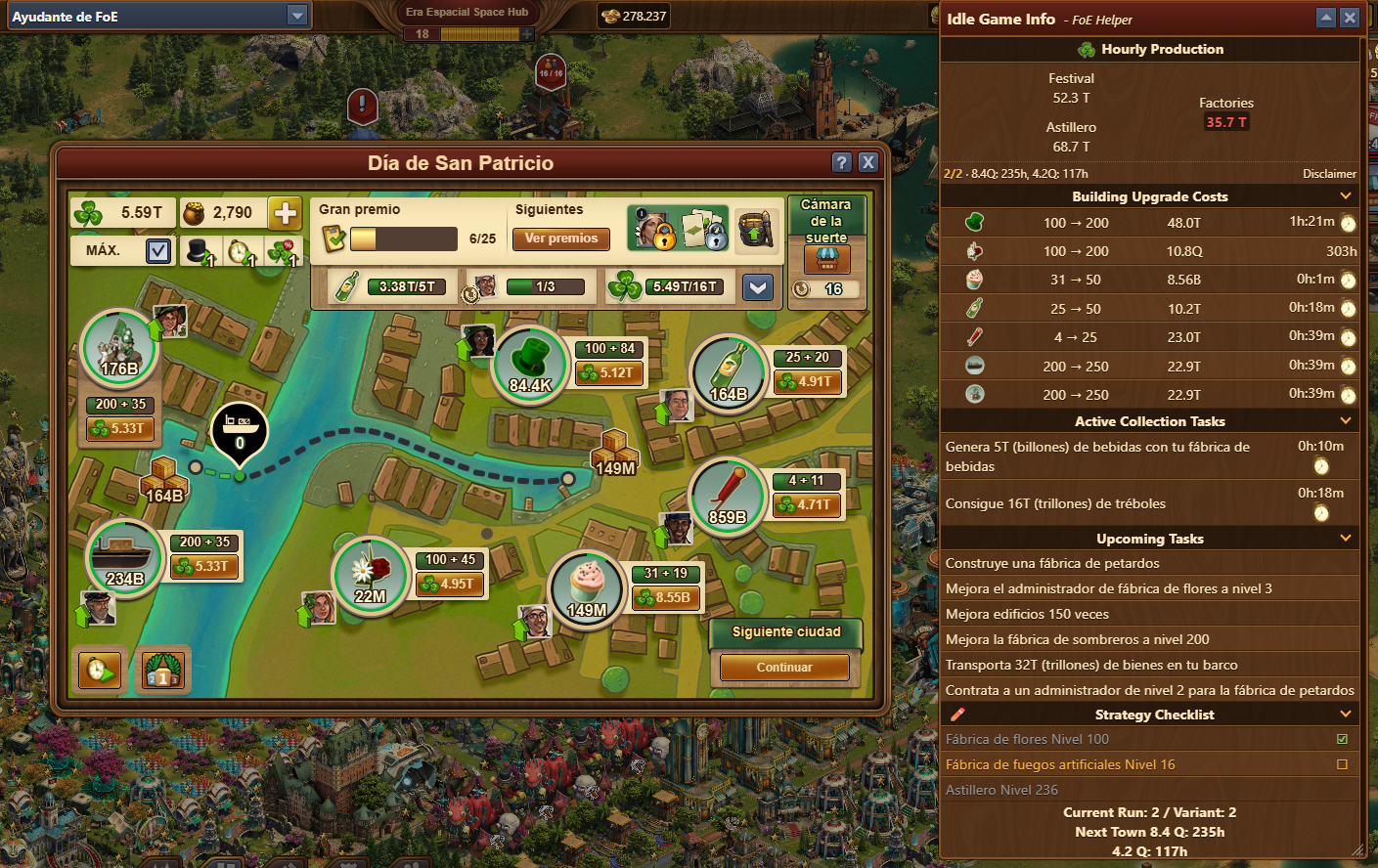Screen dimensions: 1378x868
Task: Upgrade the fireworks factory for 4.71T
Action: tap(807, 505)
